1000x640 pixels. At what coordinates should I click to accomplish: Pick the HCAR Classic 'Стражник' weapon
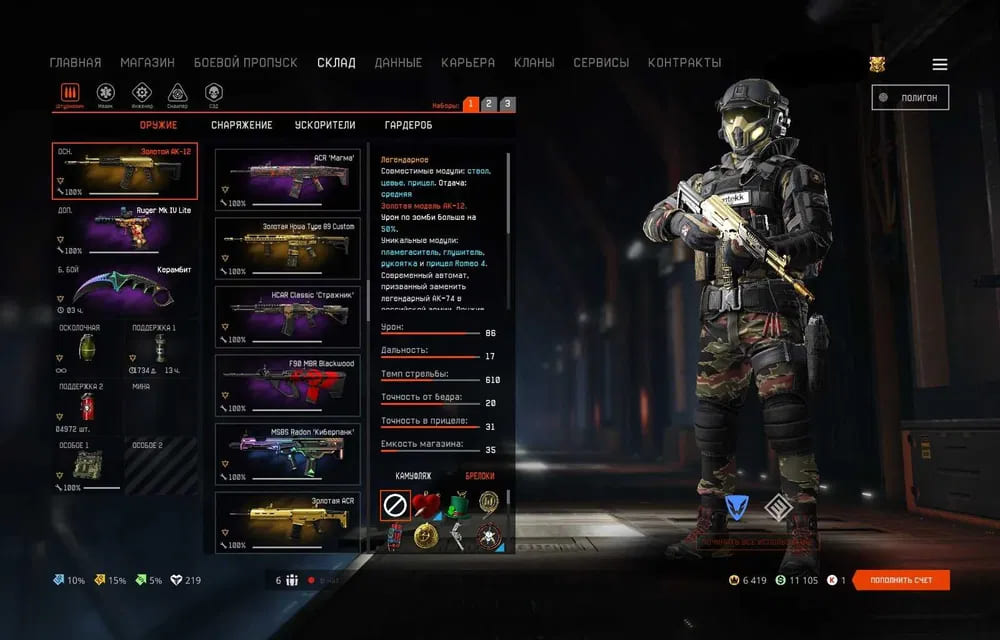288,317
